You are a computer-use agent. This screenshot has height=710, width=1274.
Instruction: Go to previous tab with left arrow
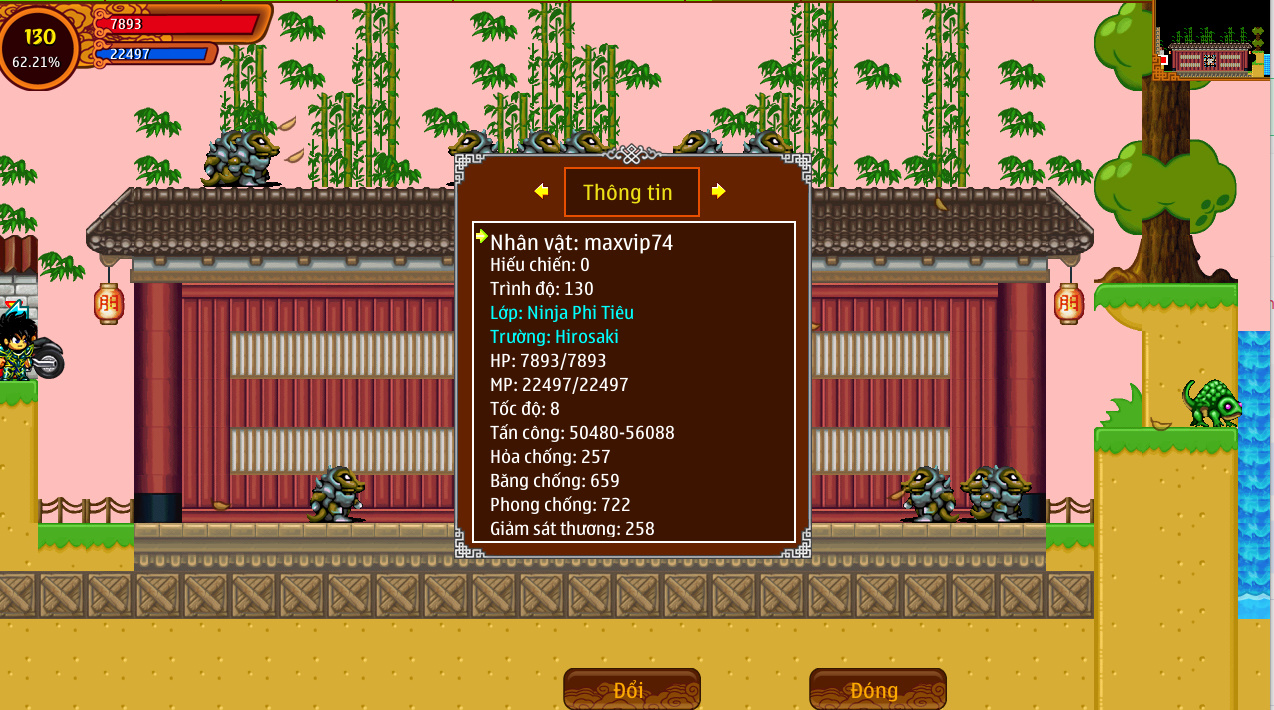click(541, 191)
